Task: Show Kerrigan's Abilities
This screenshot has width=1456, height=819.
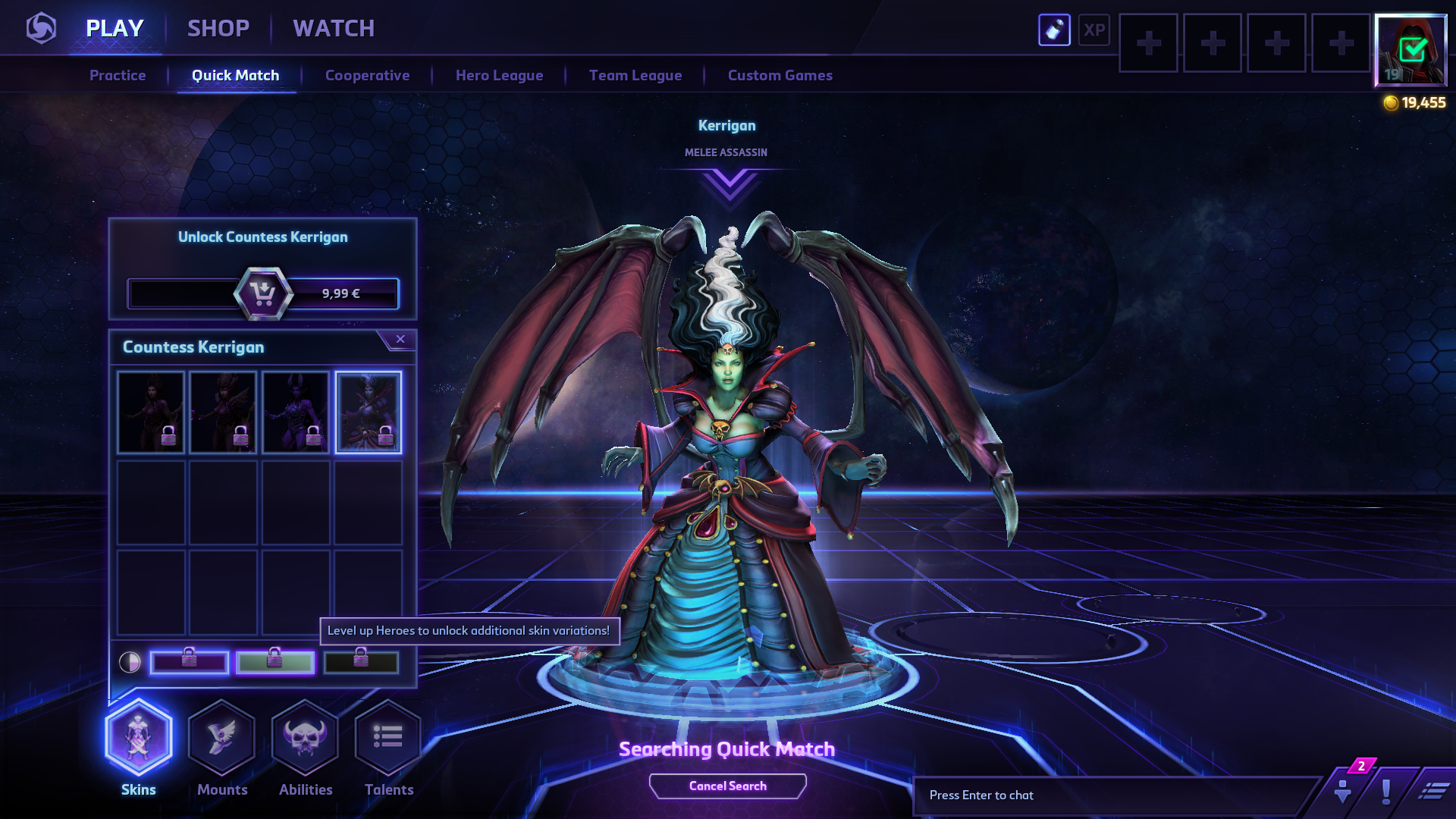Action: 305,739
